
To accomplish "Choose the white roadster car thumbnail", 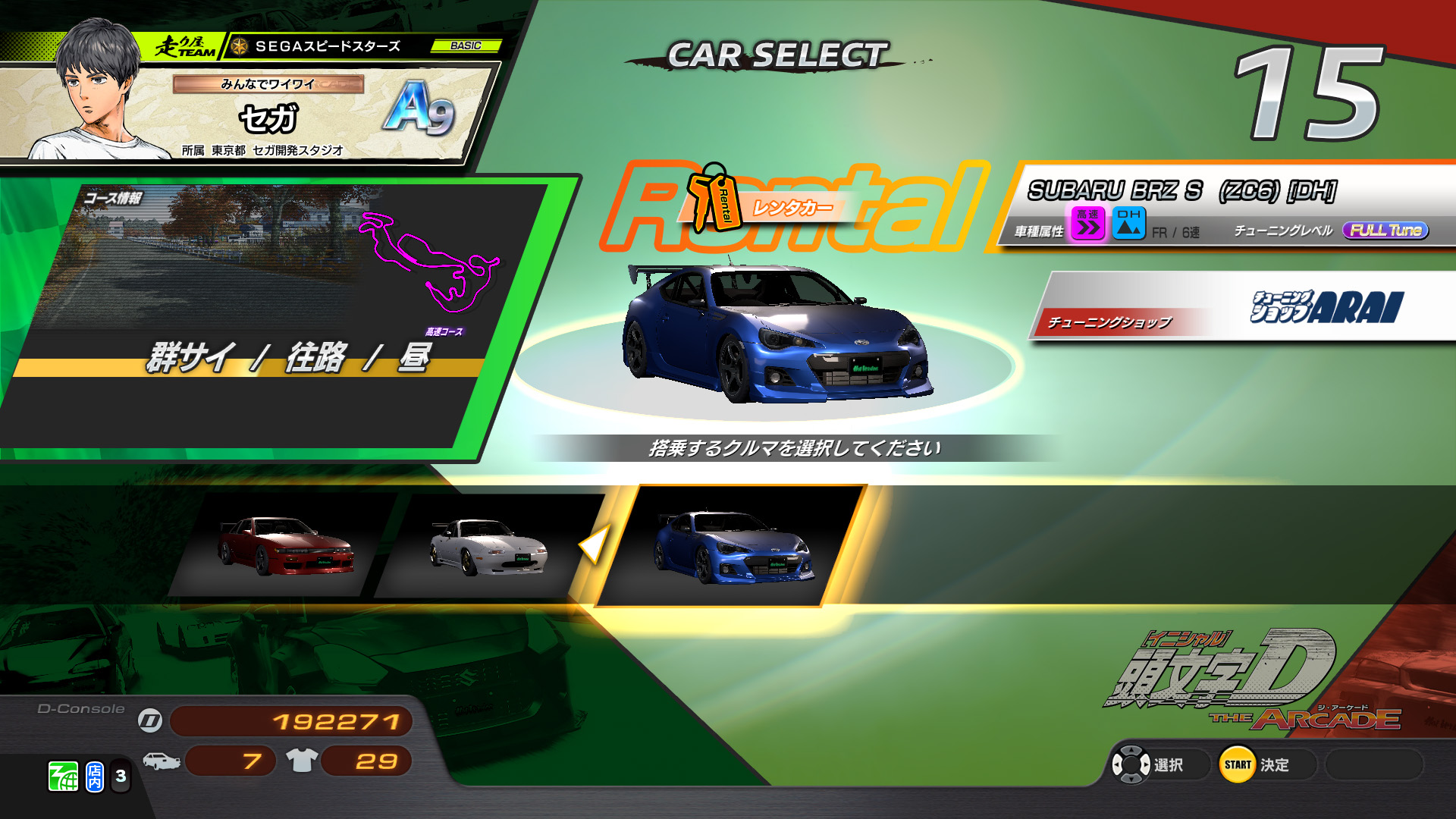I will pyautogui.click(x=488, y=546).
